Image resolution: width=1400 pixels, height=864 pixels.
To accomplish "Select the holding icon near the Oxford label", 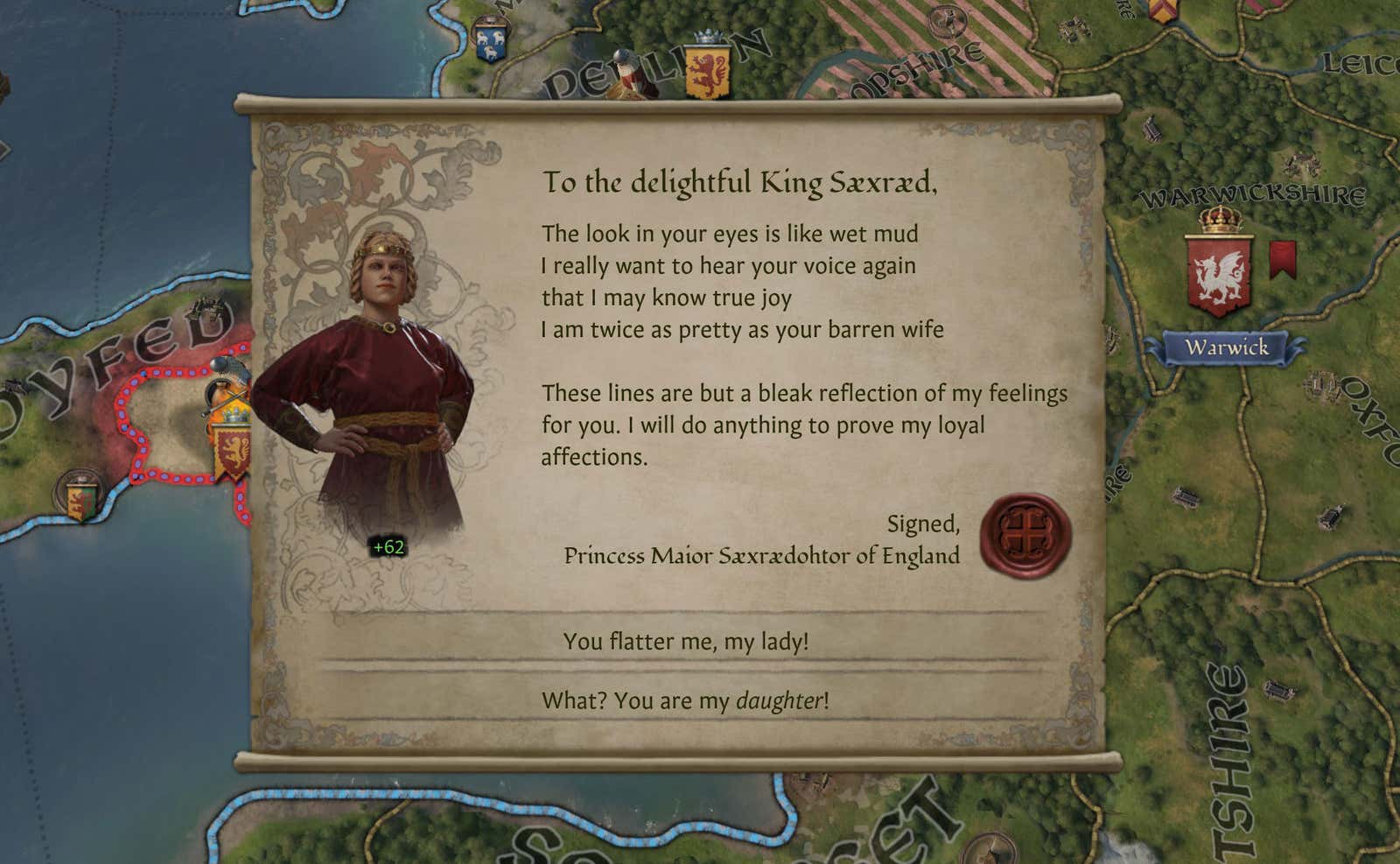I will point(1323,387).
